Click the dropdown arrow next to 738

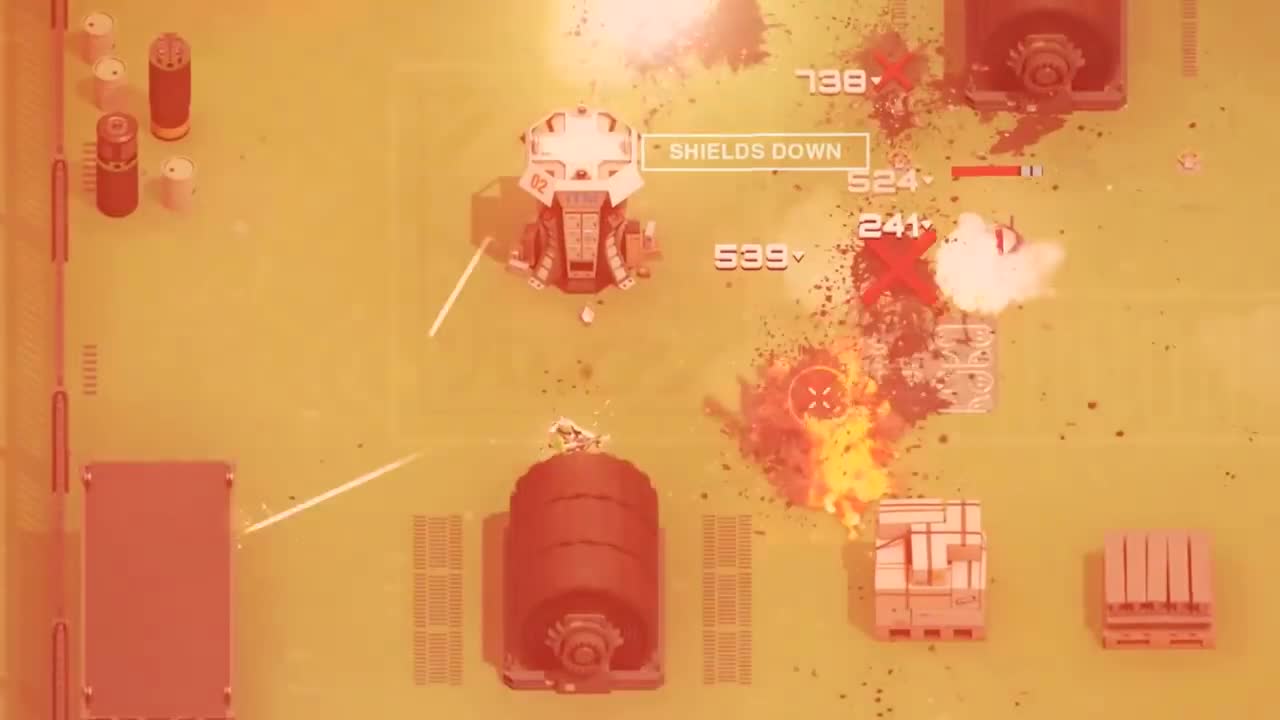pos(875,80)
